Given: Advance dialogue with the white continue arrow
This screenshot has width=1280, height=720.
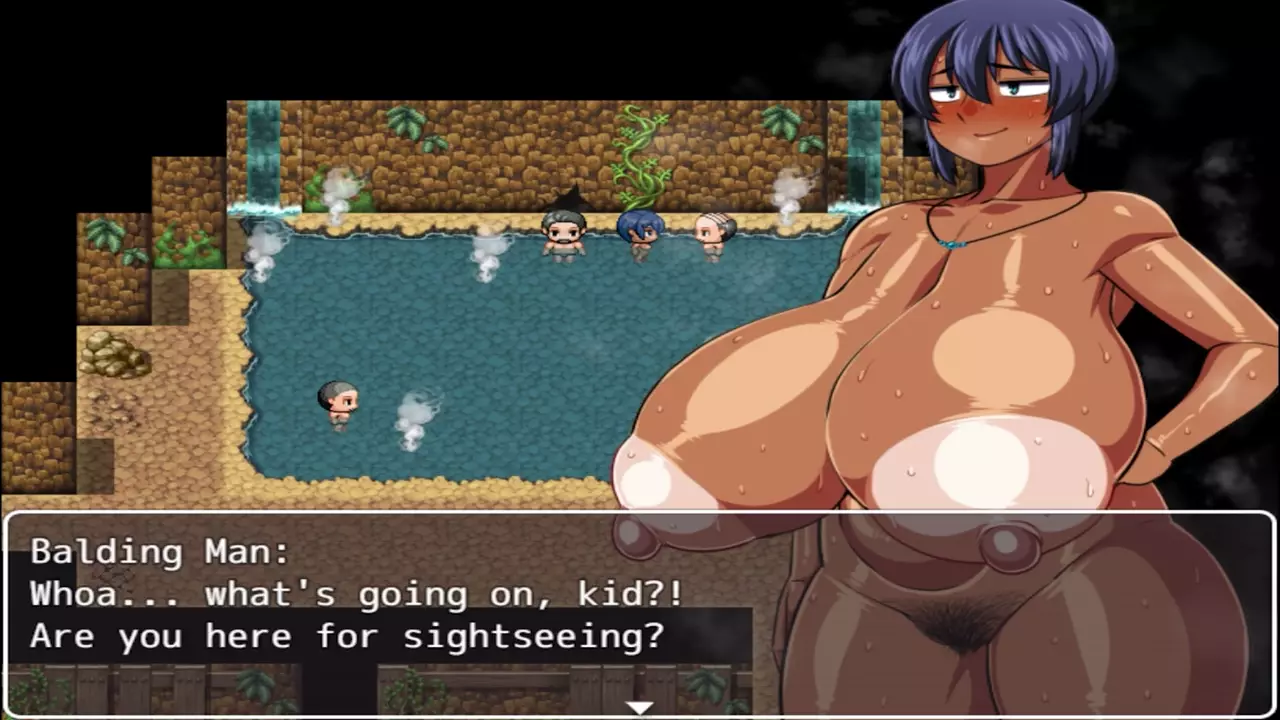Looking at the screenshot, I should click(x=639, y=708).
